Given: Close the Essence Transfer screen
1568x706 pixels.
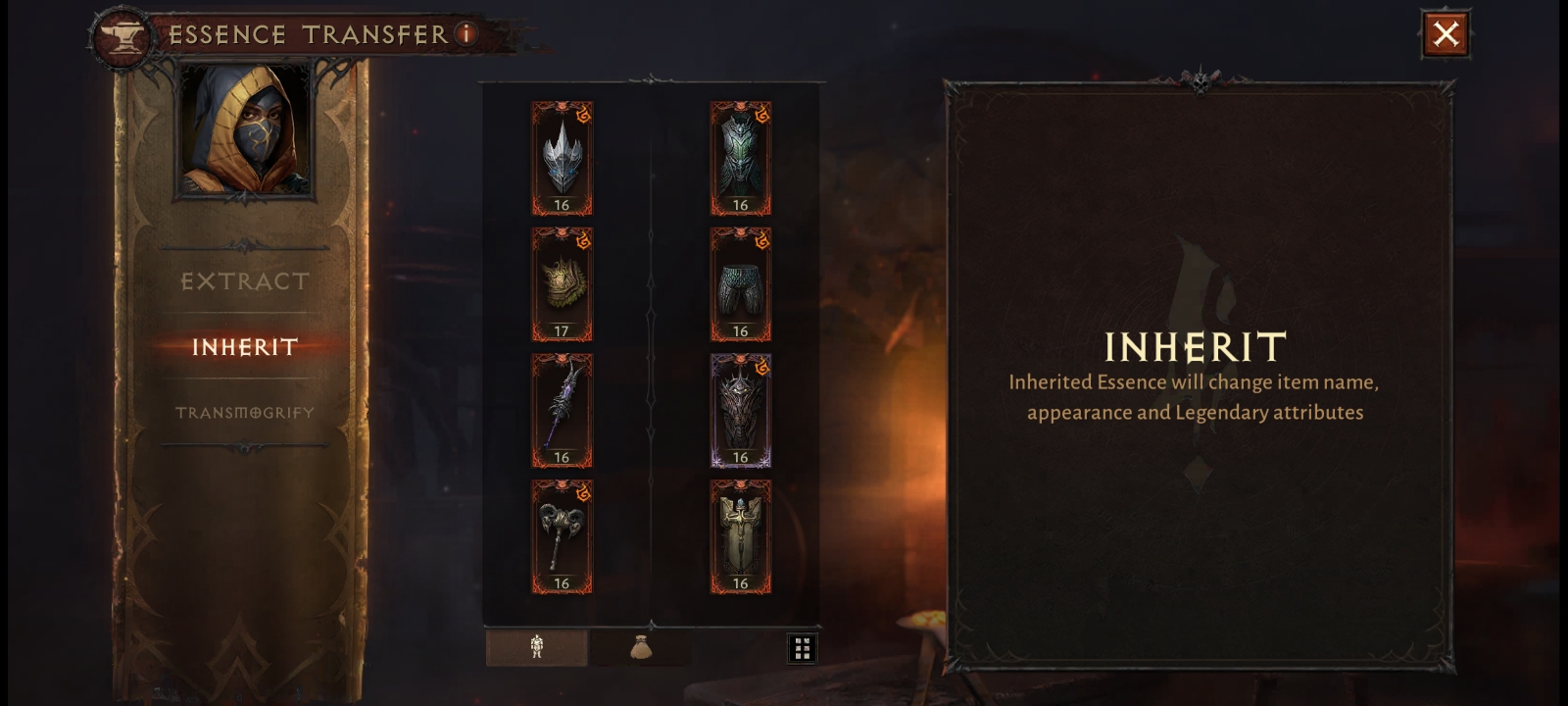Looking at the screenshot, I should tap(1445, 34).
